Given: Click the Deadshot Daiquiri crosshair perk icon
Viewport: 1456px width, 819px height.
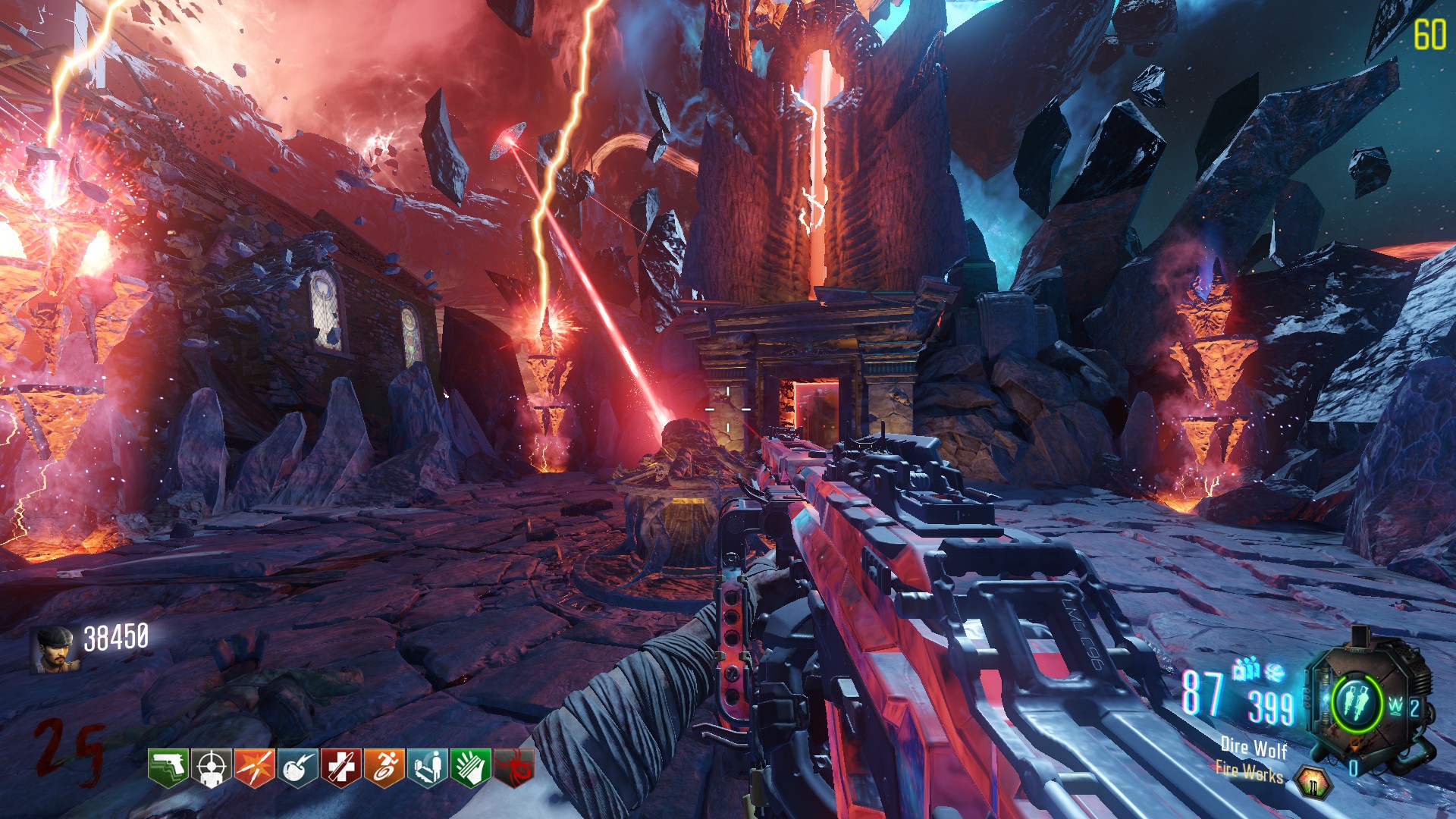Looking at the screenshot, I should point(212,767).
